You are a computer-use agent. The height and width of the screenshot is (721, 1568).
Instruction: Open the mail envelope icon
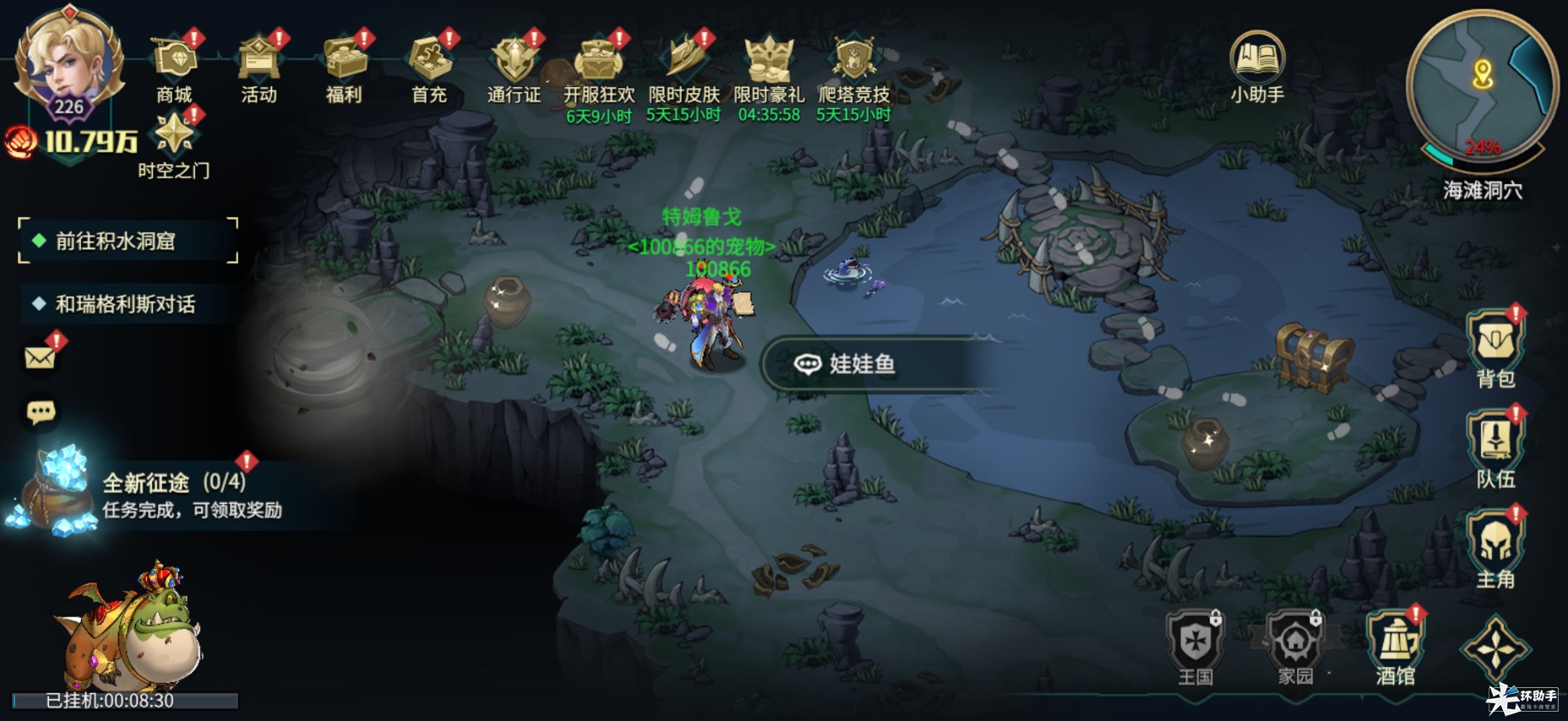click(x=41, y=357)
